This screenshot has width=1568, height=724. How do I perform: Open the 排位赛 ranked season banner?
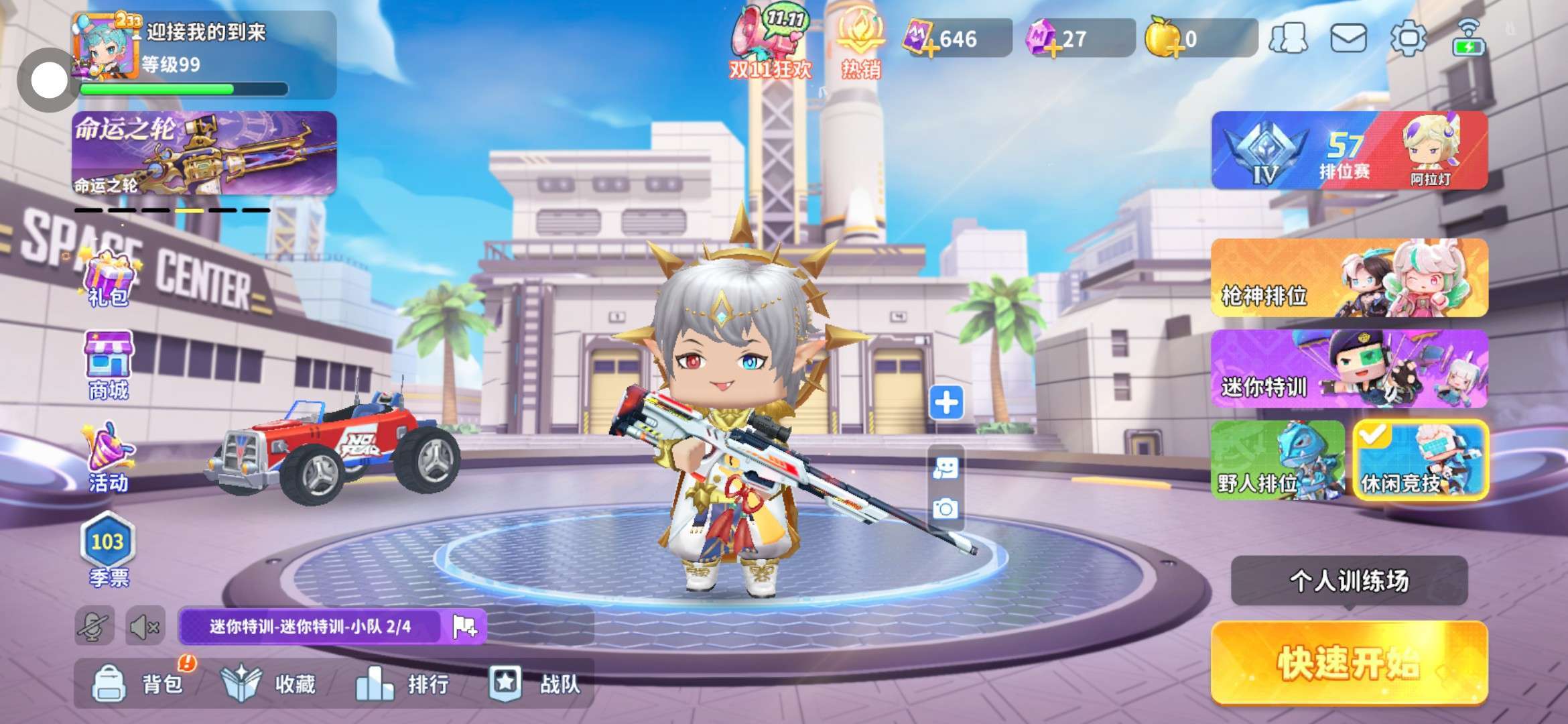(1348, 150)
